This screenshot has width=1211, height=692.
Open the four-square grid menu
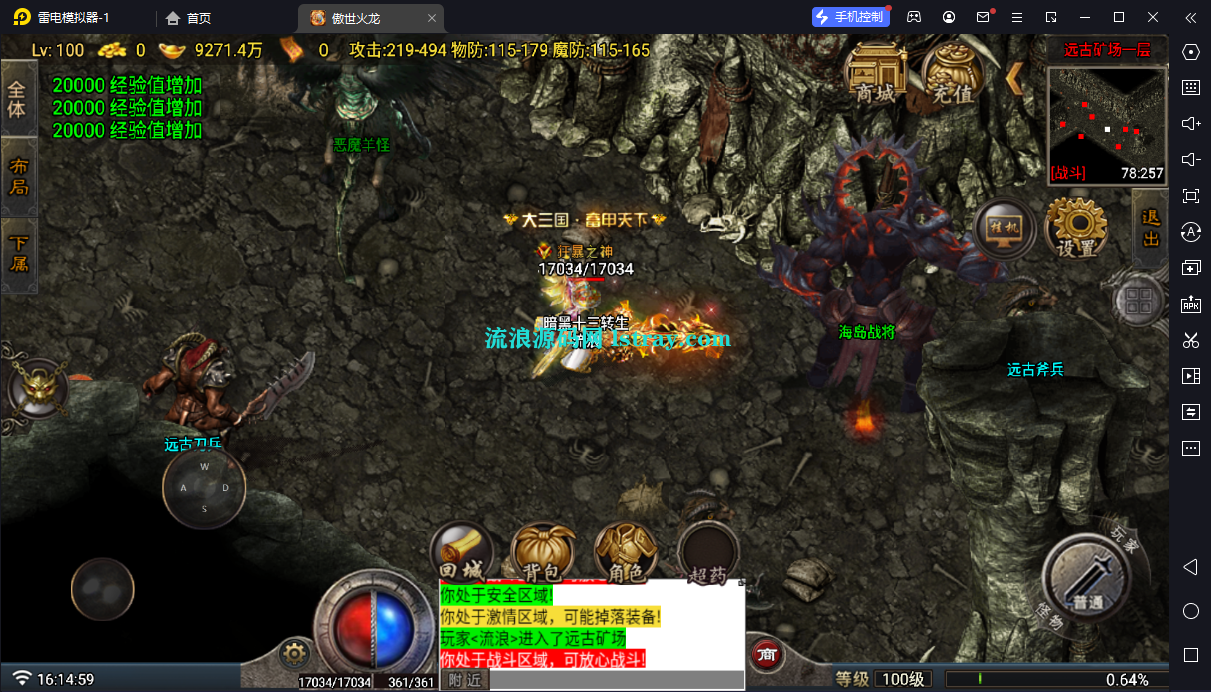[1138, 301]
